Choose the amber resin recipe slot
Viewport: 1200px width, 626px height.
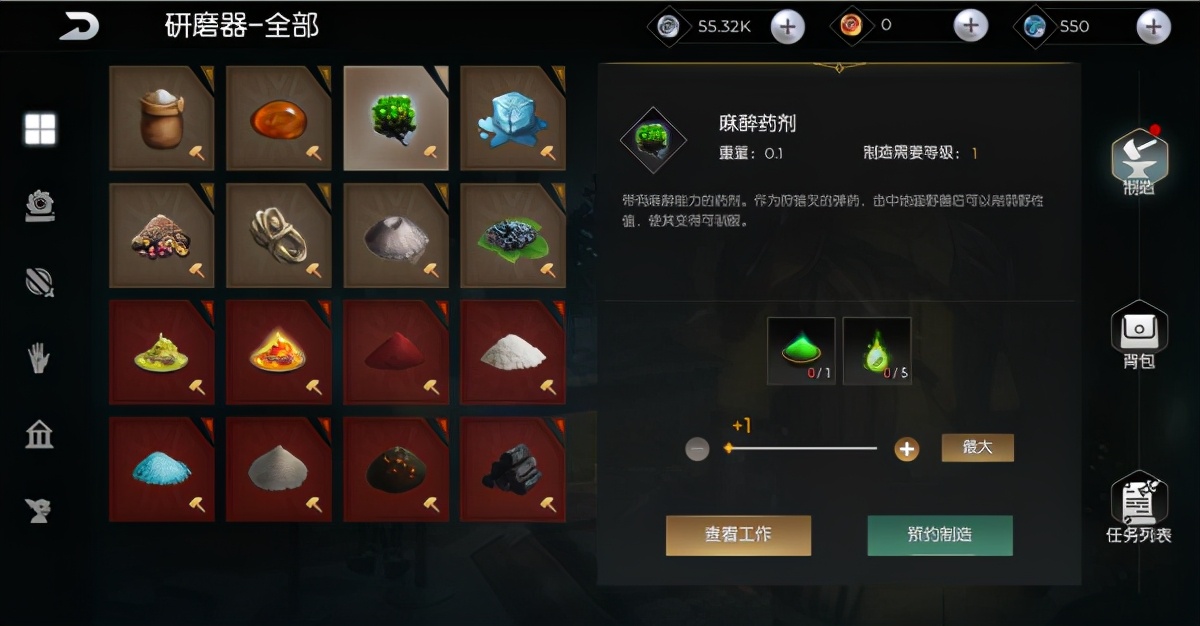click(x=278, y=118)
